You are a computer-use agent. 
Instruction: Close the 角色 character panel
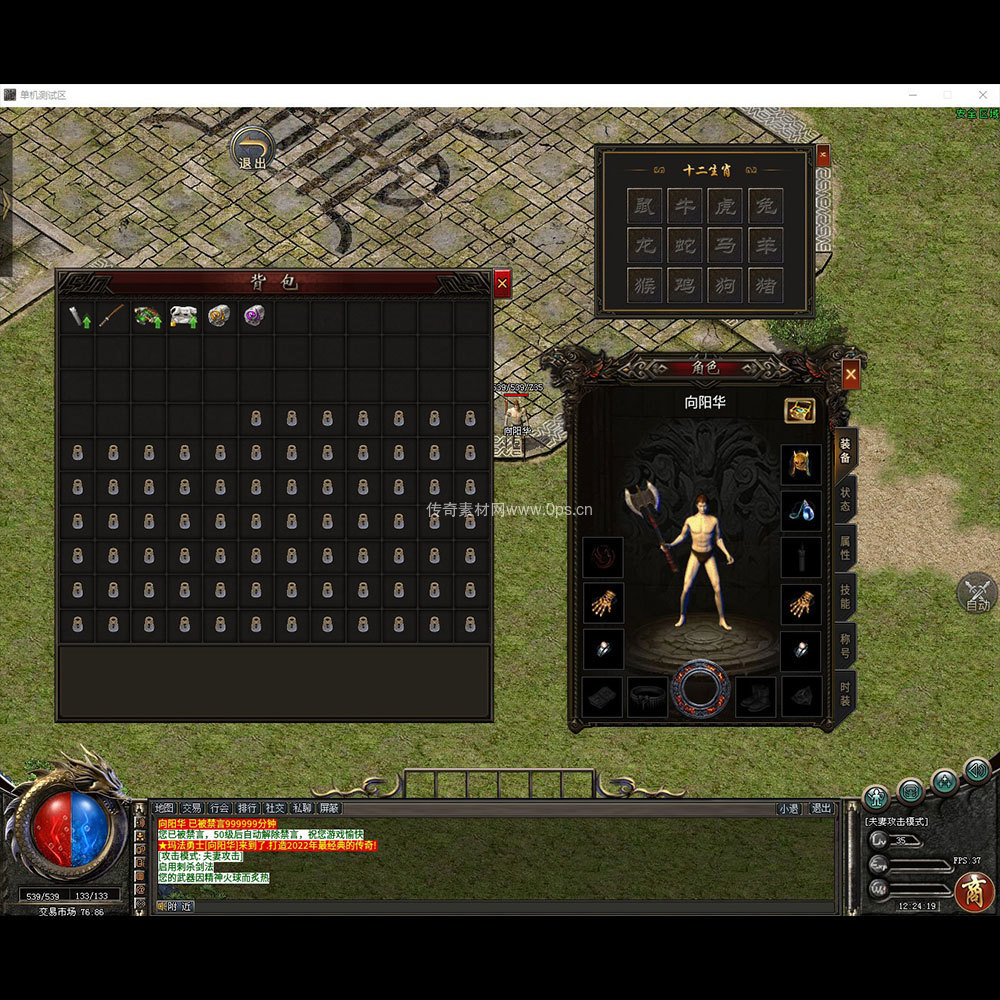tap(850, 374)
